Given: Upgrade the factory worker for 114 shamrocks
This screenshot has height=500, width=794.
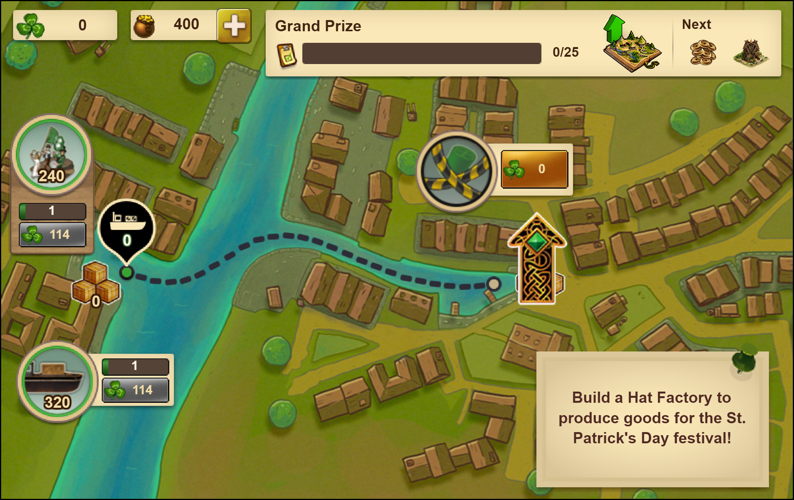Looking at the screenshot, I should (x=52, y=235).
